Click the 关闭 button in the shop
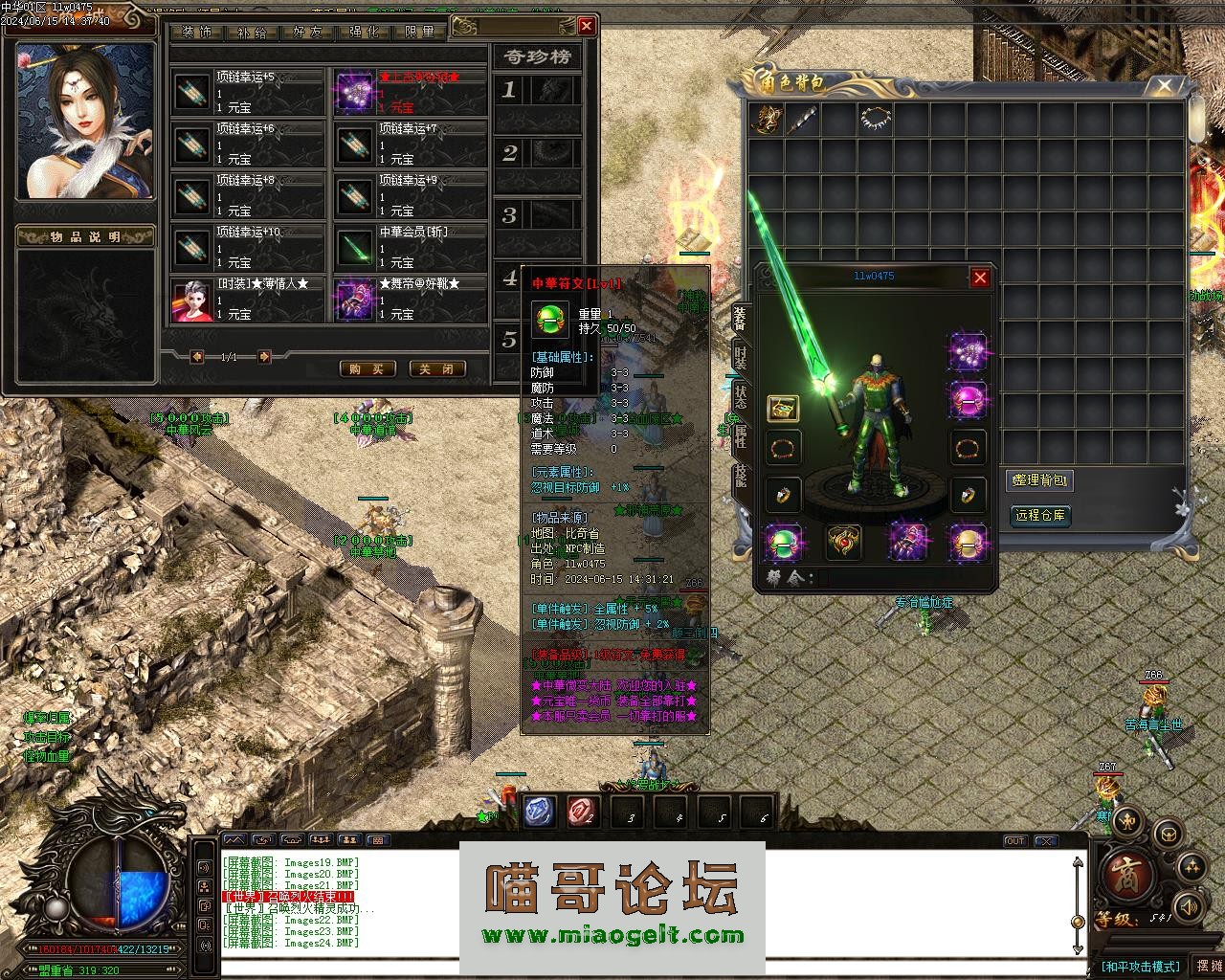Viewport: 1225px width, 980px height. (x=437, y=368)
